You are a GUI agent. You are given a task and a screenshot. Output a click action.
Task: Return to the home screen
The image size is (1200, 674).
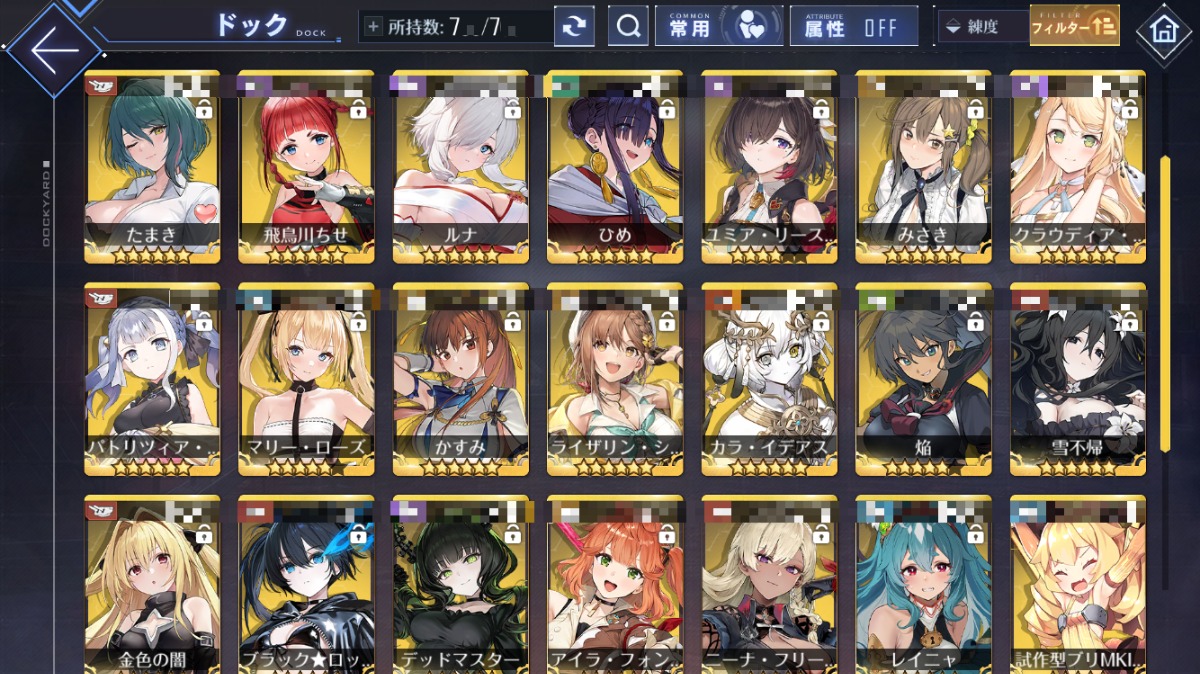pos(1163,30)
